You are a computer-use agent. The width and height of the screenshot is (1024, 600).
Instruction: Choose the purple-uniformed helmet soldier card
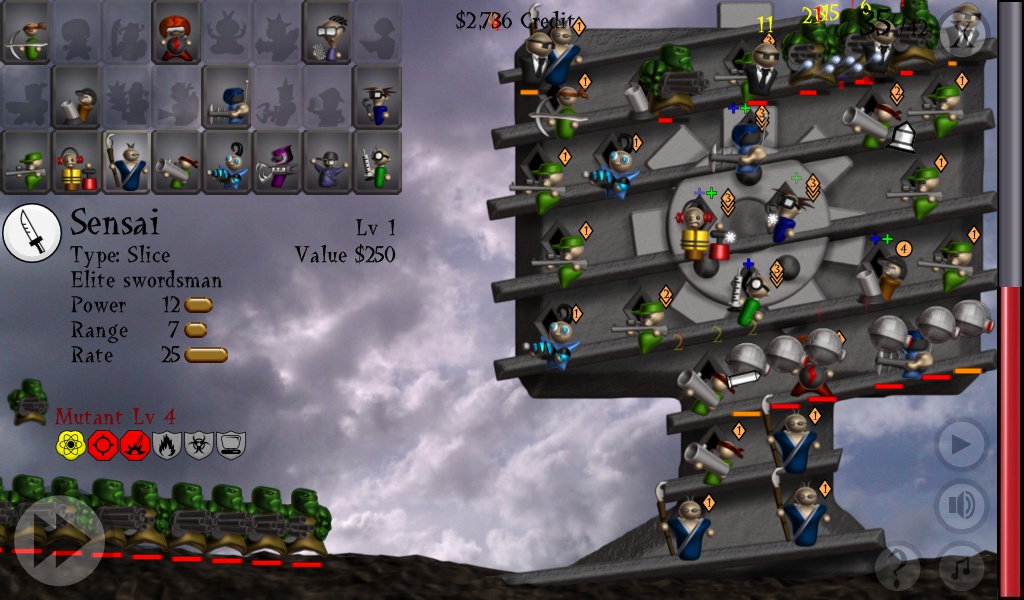(327, 161)
